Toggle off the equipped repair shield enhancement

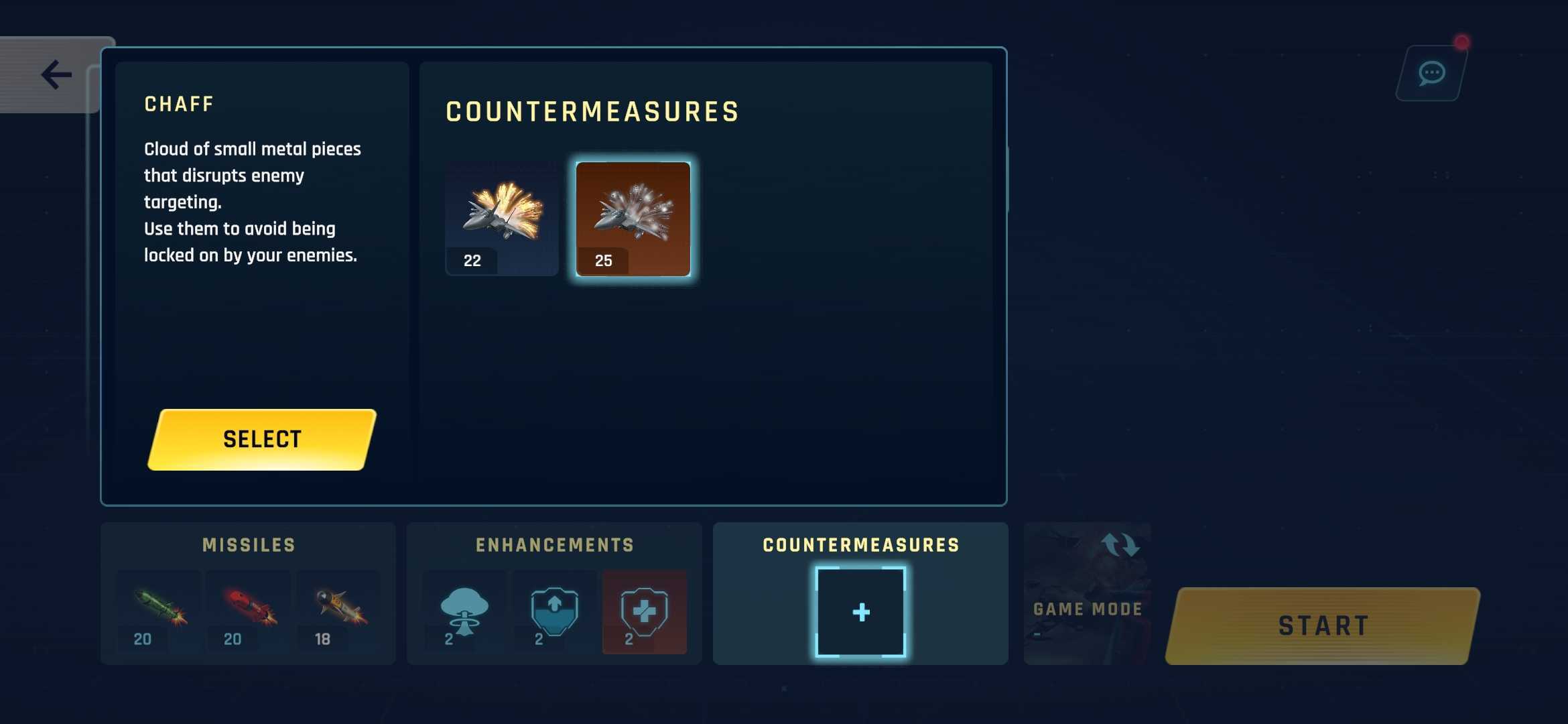click(643, 611)
